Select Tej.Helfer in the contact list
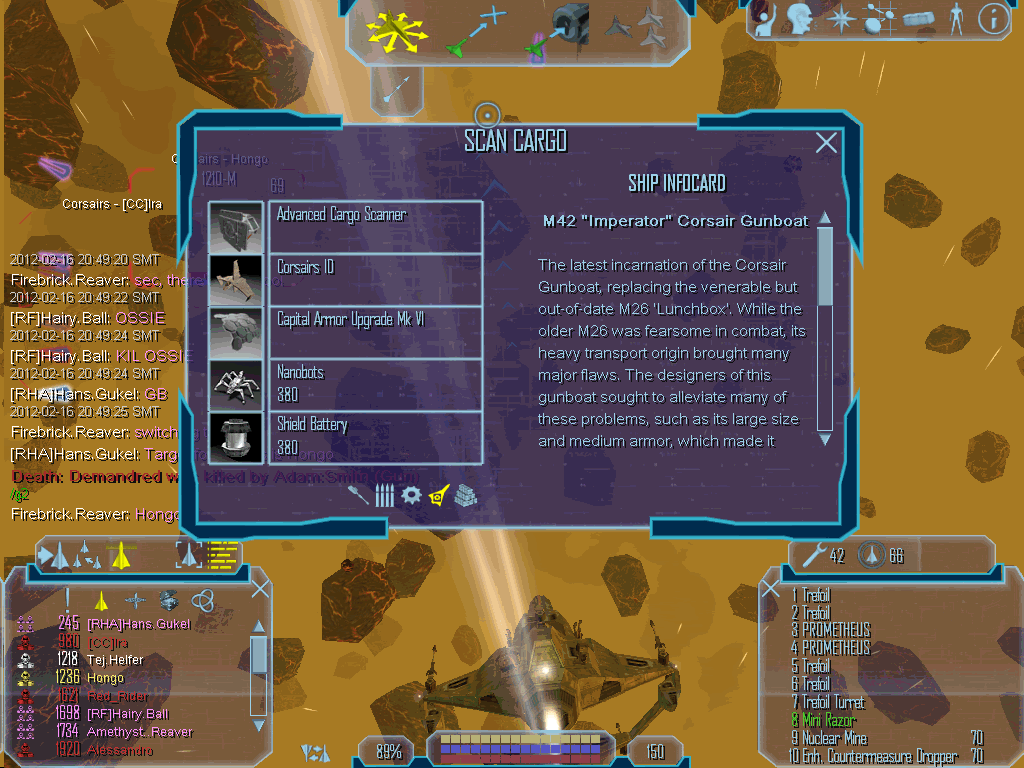The width and height of the screenshot is (1024, 768). point(115,660)
